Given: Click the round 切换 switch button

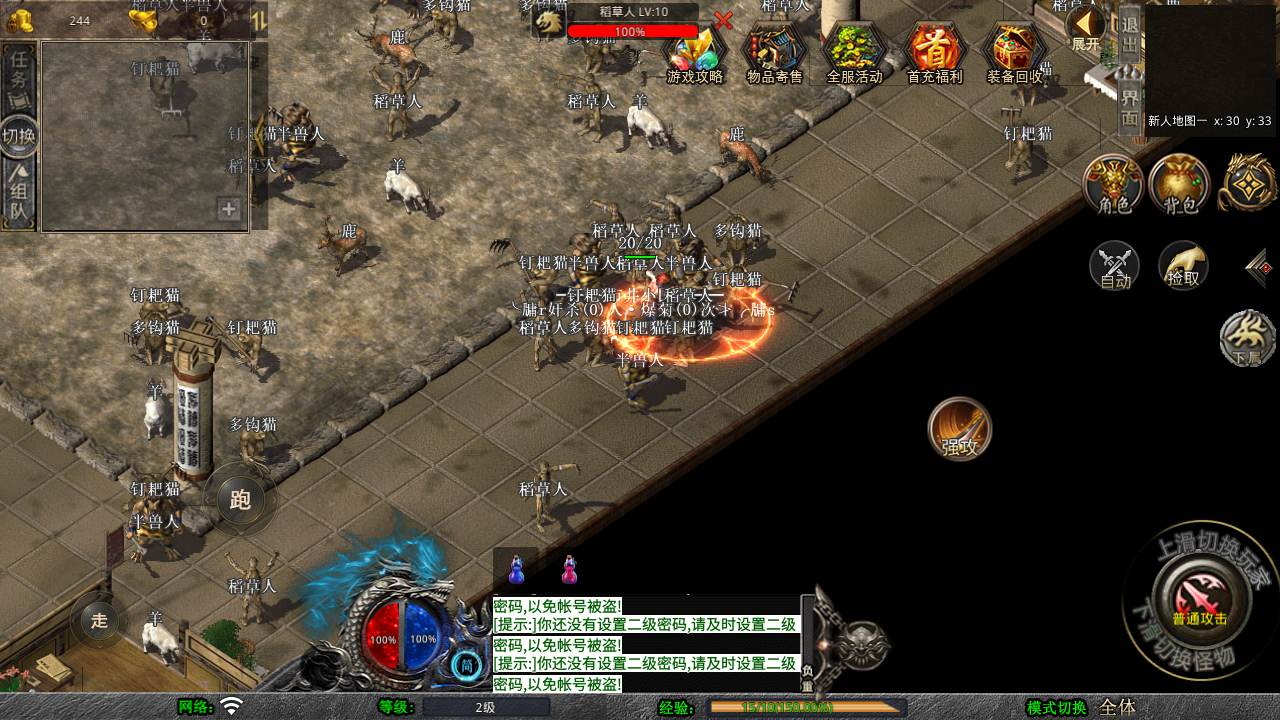Looking at the screenshot, I should tap(19, 136).
